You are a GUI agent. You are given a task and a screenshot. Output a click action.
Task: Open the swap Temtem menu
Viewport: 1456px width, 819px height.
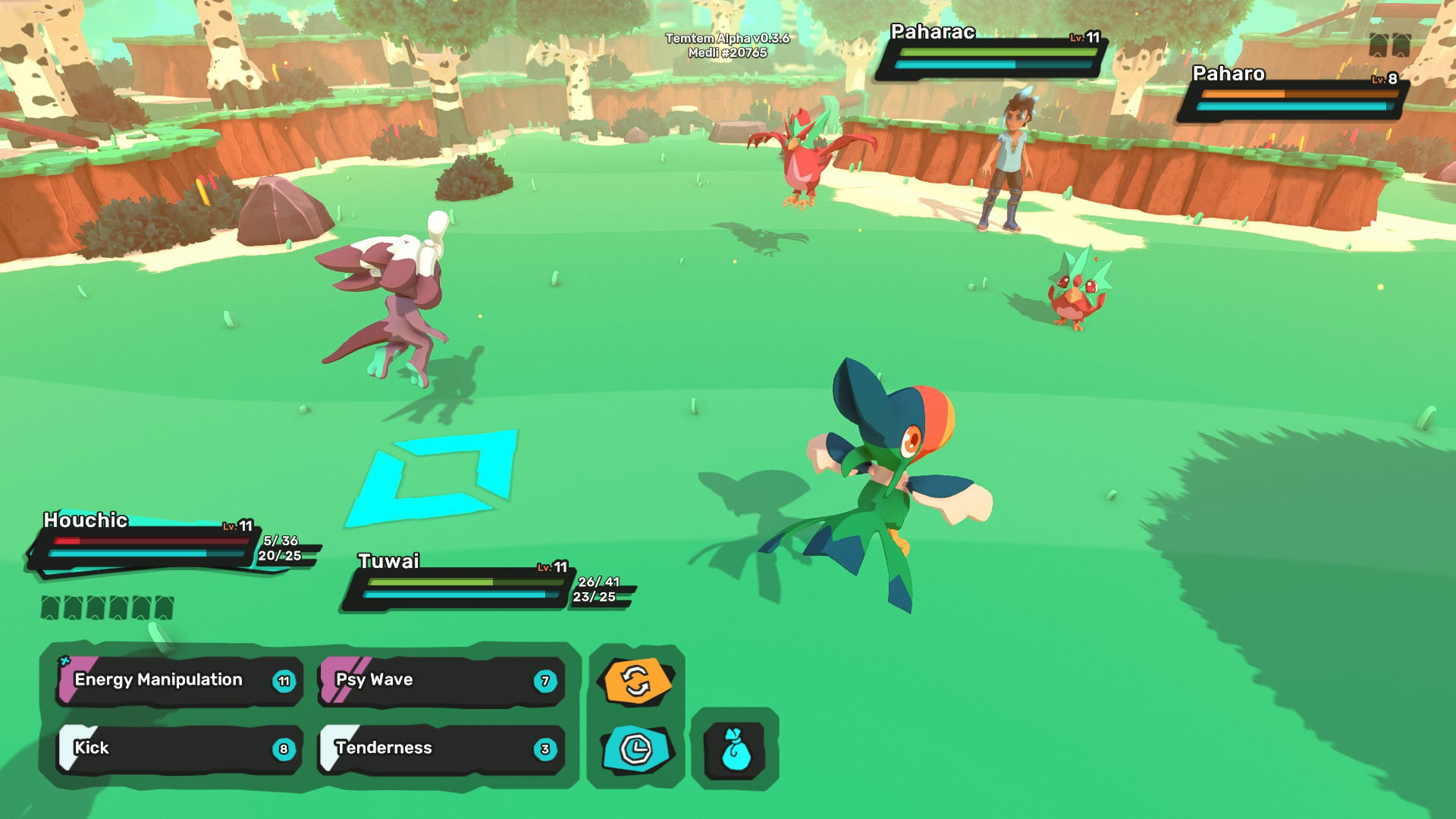pos(637,680)
